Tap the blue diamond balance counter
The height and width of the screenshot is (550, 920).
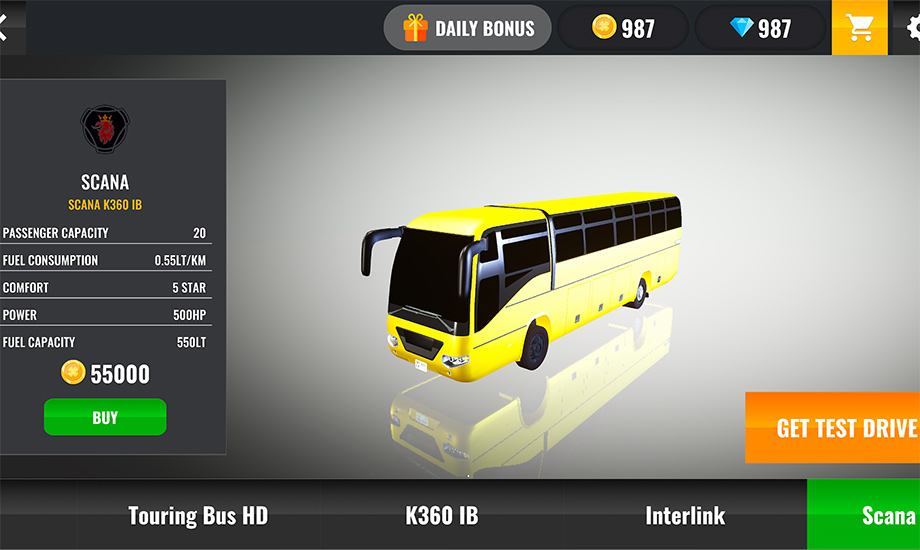[760, 28]
